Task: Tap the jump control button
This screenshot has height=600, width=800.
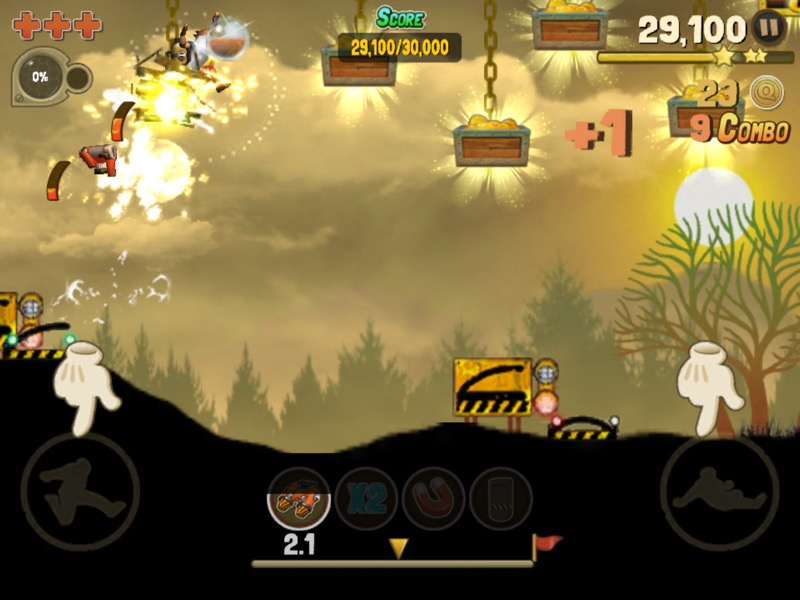Action: click(80, 492)
